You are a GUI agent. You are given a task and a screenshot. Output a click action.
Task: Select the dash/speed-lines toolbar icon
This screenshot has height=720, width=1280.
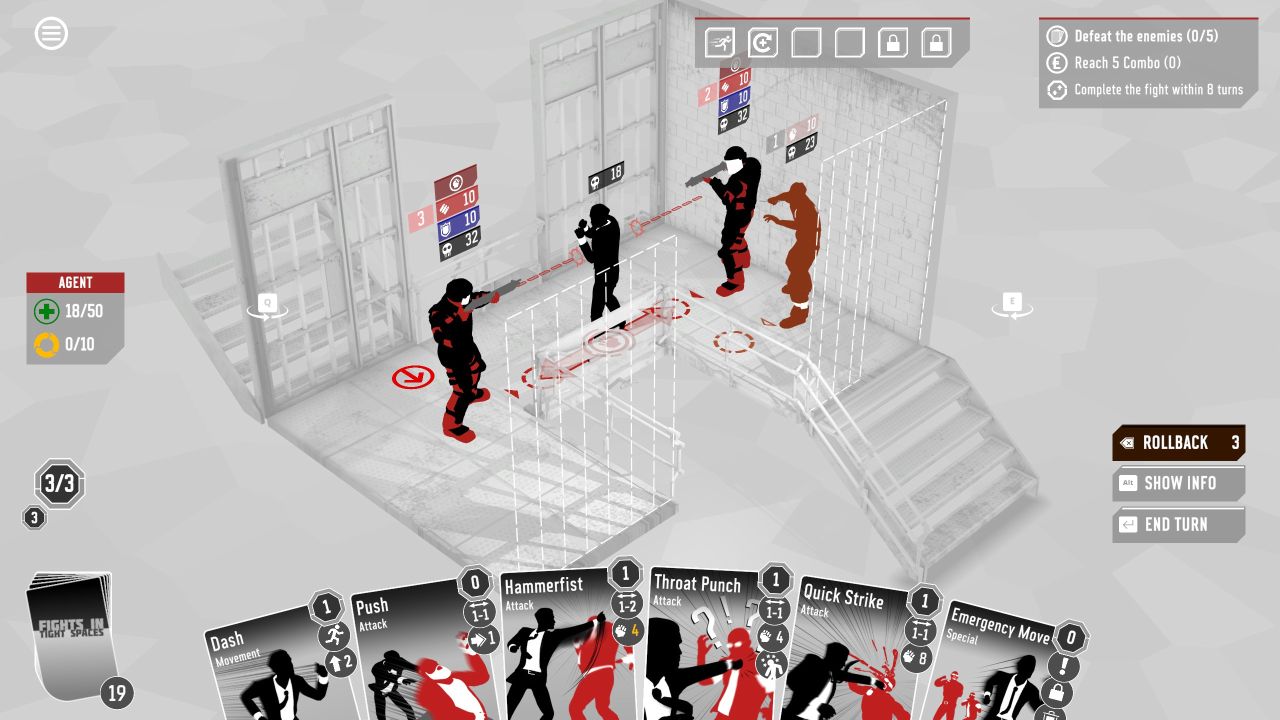click(x=719, y=43)
